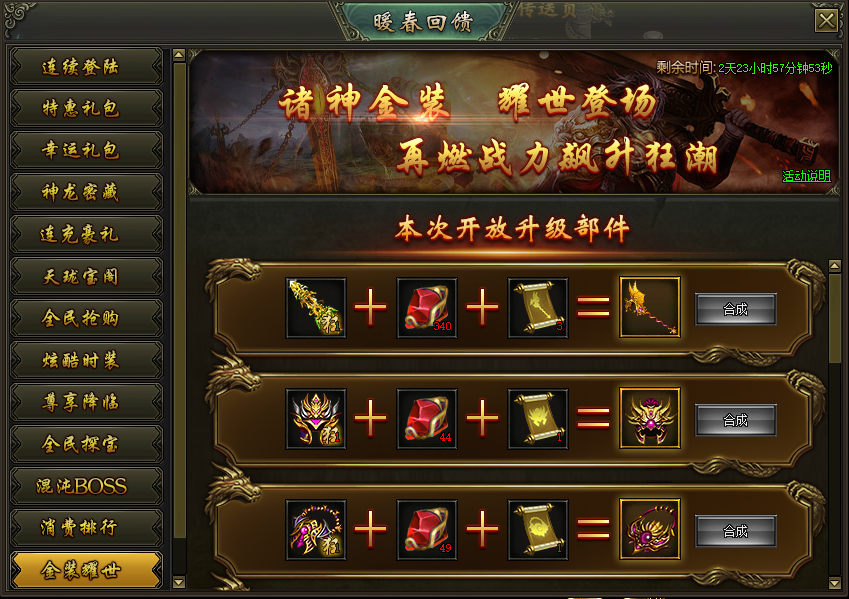Open the 混沌BOSS tab

[85, 486]
